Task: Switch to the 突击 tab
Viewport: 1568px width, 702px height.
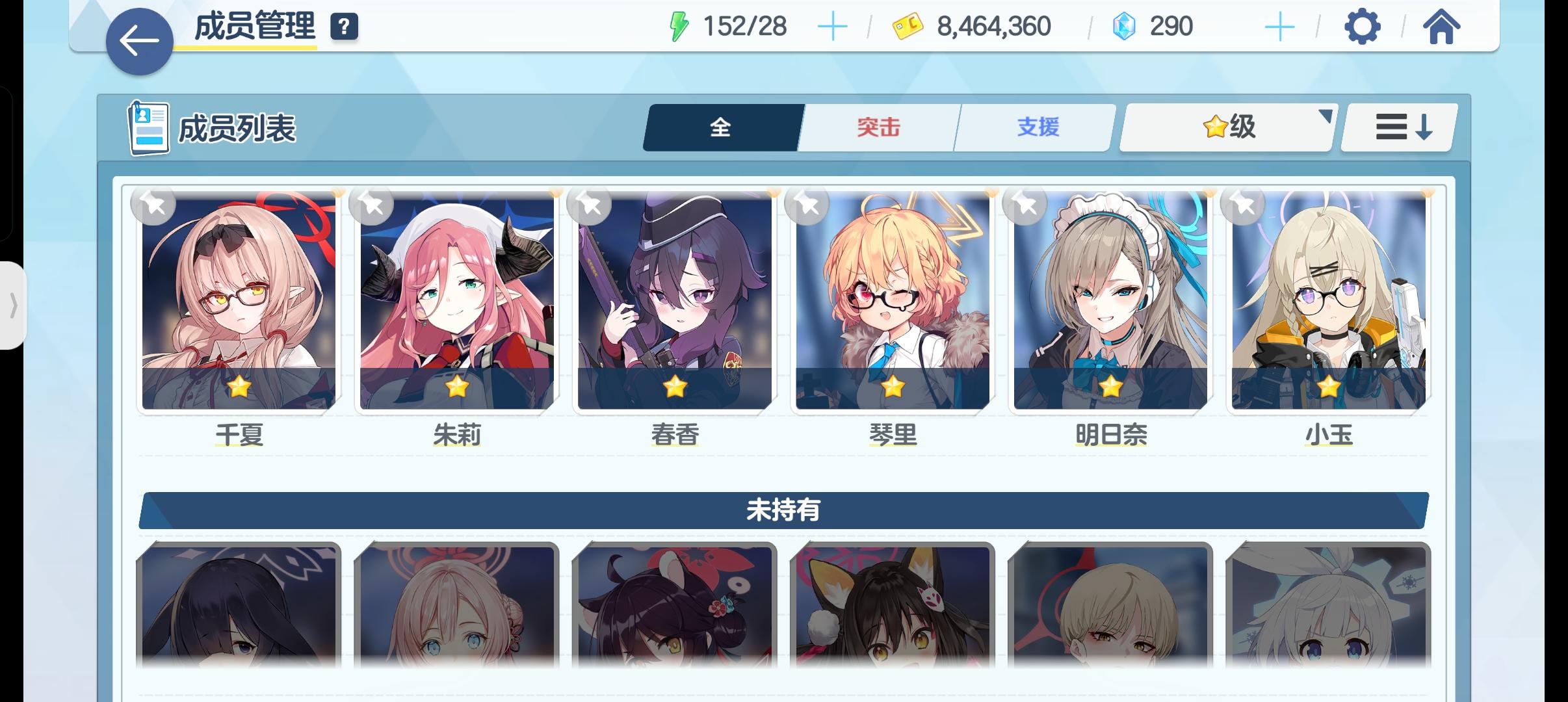Action: (x=877, y=127)
